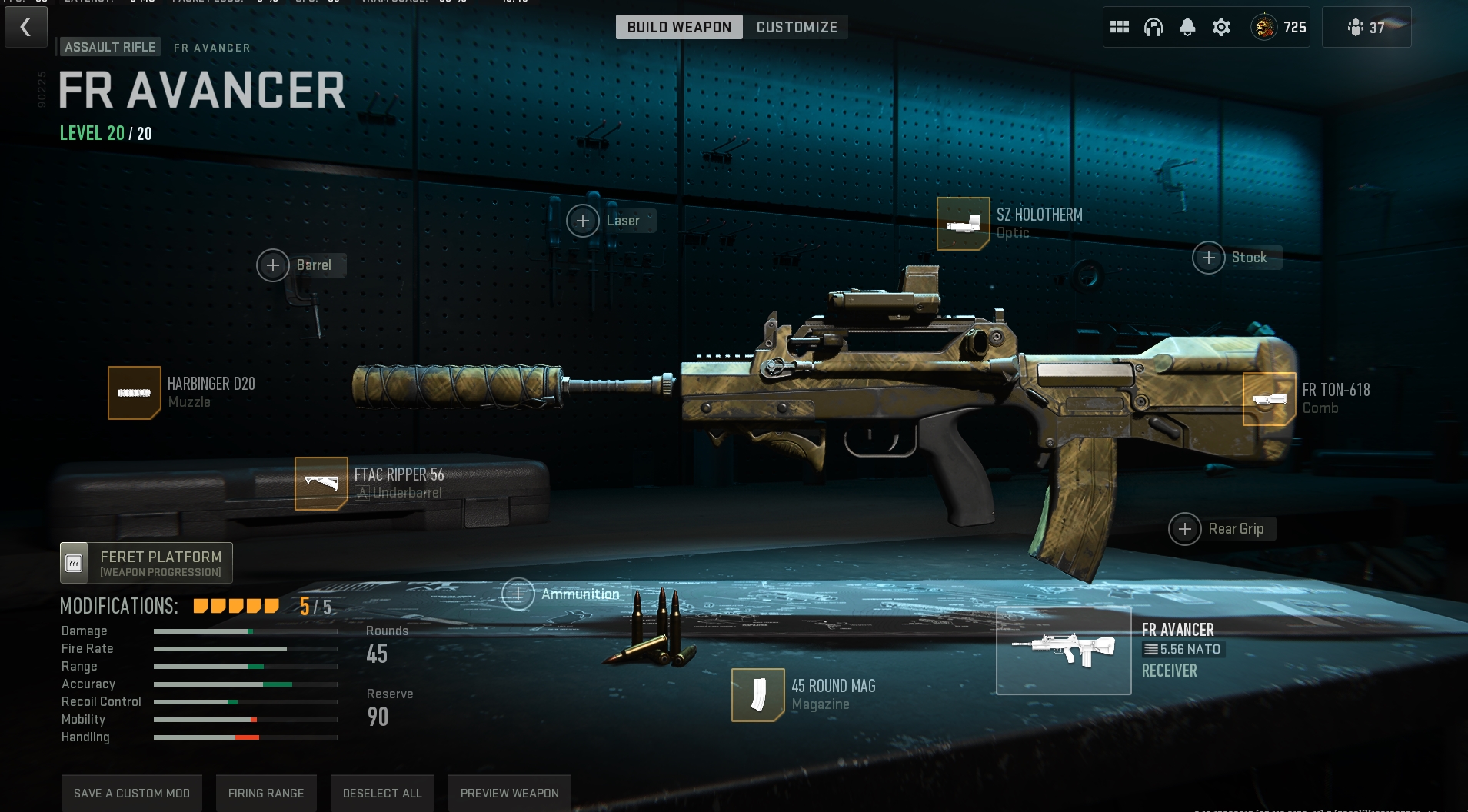Add a Stock attachment

coord(1209,258)
